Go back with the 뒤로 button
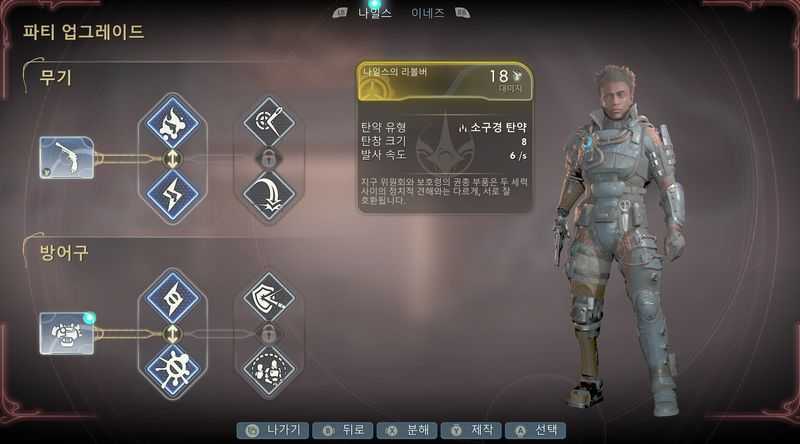This screenshot has height=444, width=800. click(339, 430)
